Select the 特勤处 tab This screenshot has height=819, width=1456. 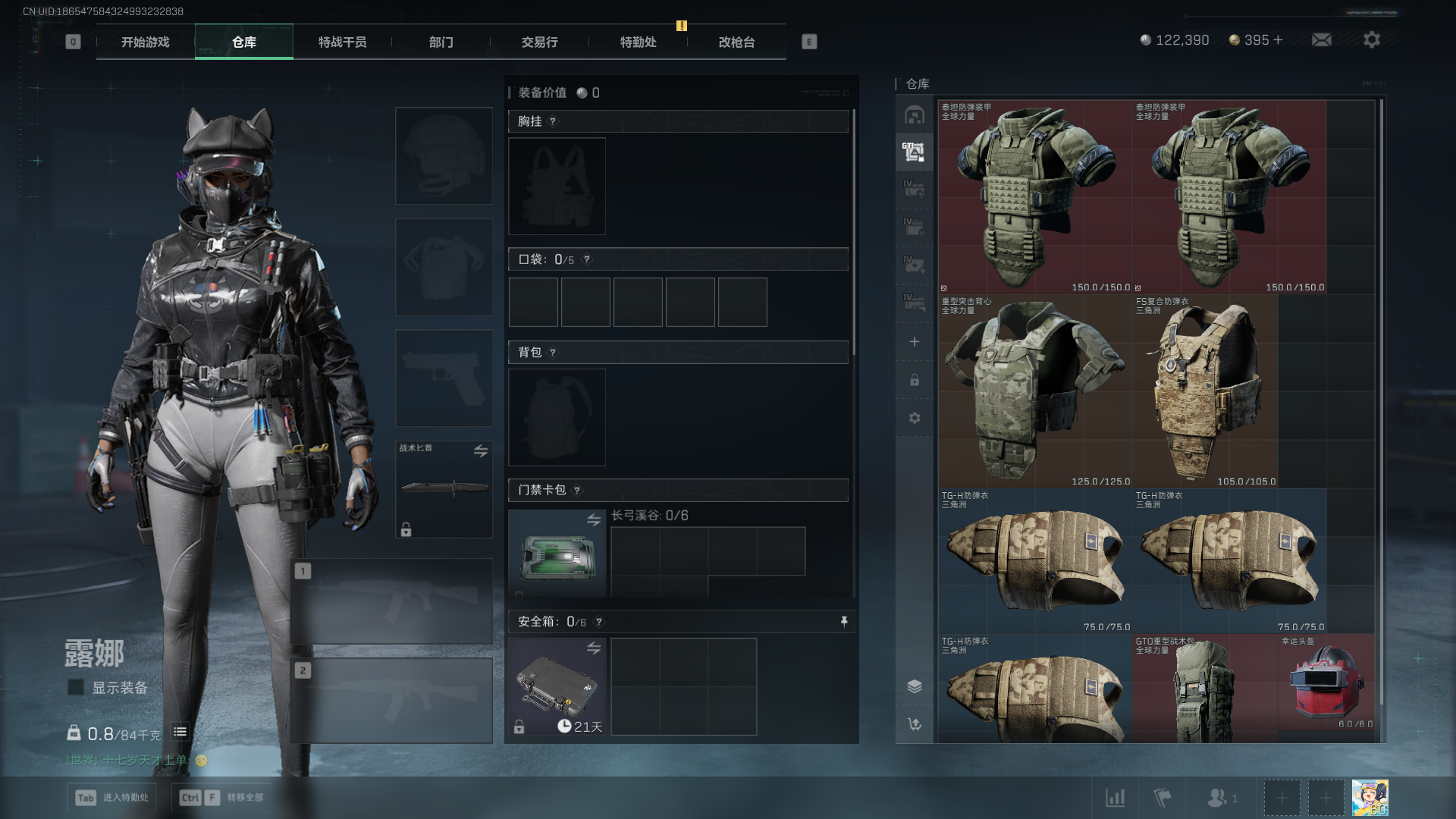(638, 42)
